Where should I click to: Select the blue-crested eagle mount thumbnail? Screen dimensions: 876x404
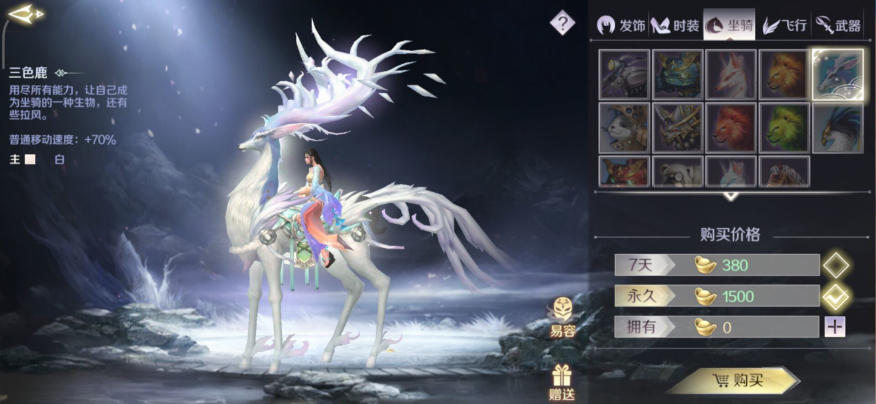[x=838, y=127]
